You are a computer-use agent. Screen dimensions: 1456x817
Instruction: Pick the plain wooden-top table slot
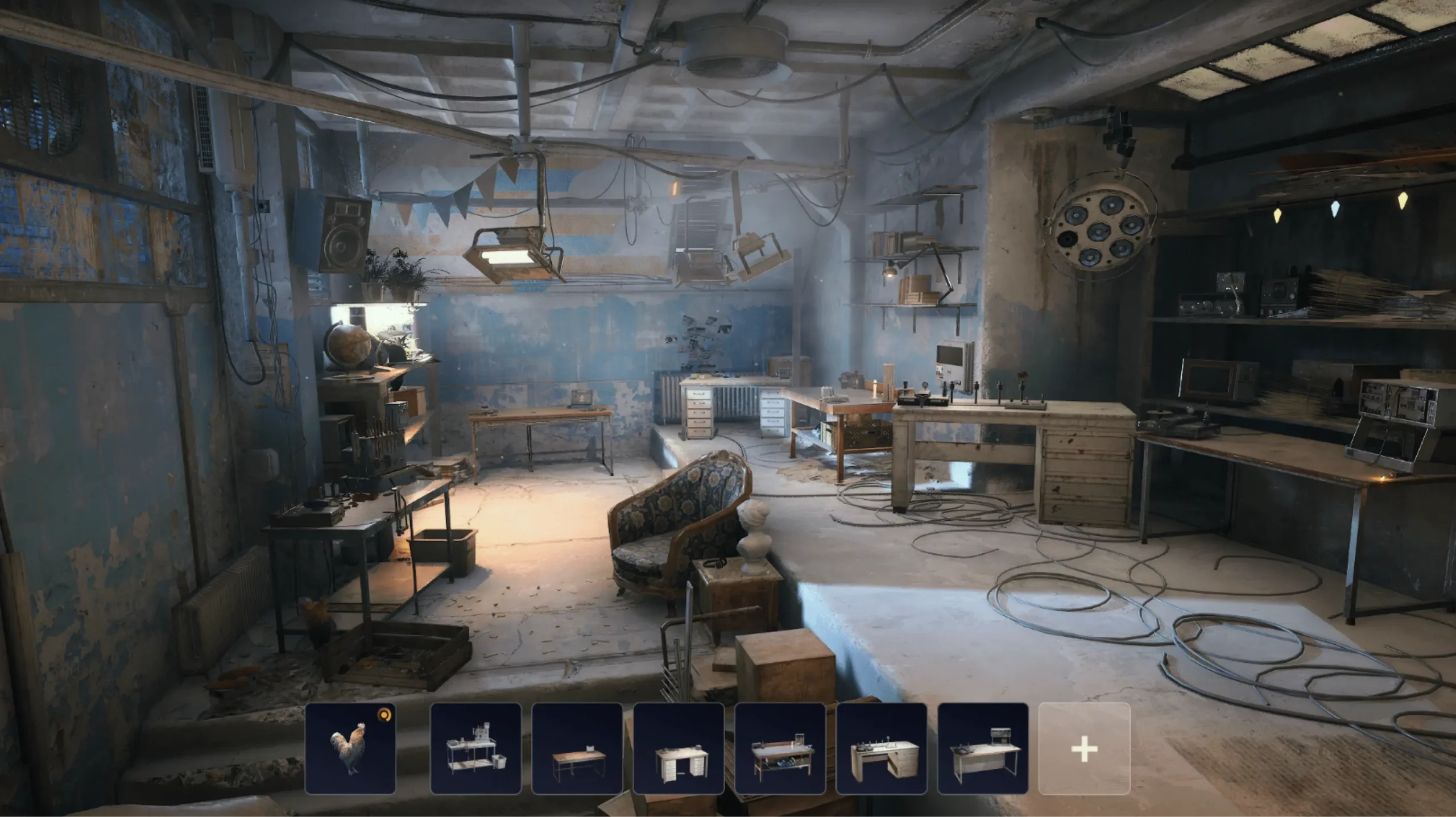[x=577, y=748]
